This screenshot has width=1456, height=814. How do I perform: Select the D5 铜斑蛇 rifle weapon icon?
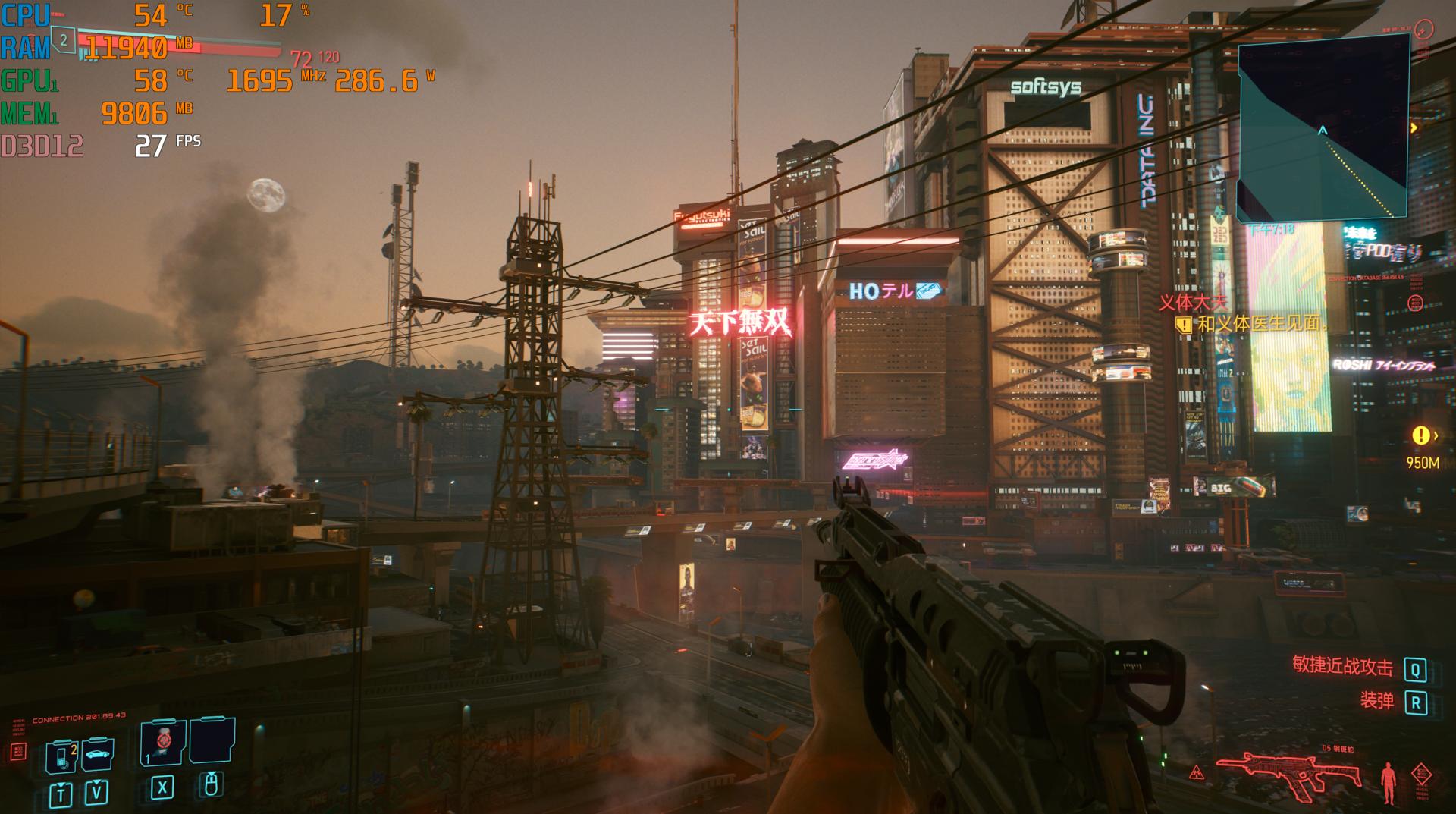[1288, 777]
